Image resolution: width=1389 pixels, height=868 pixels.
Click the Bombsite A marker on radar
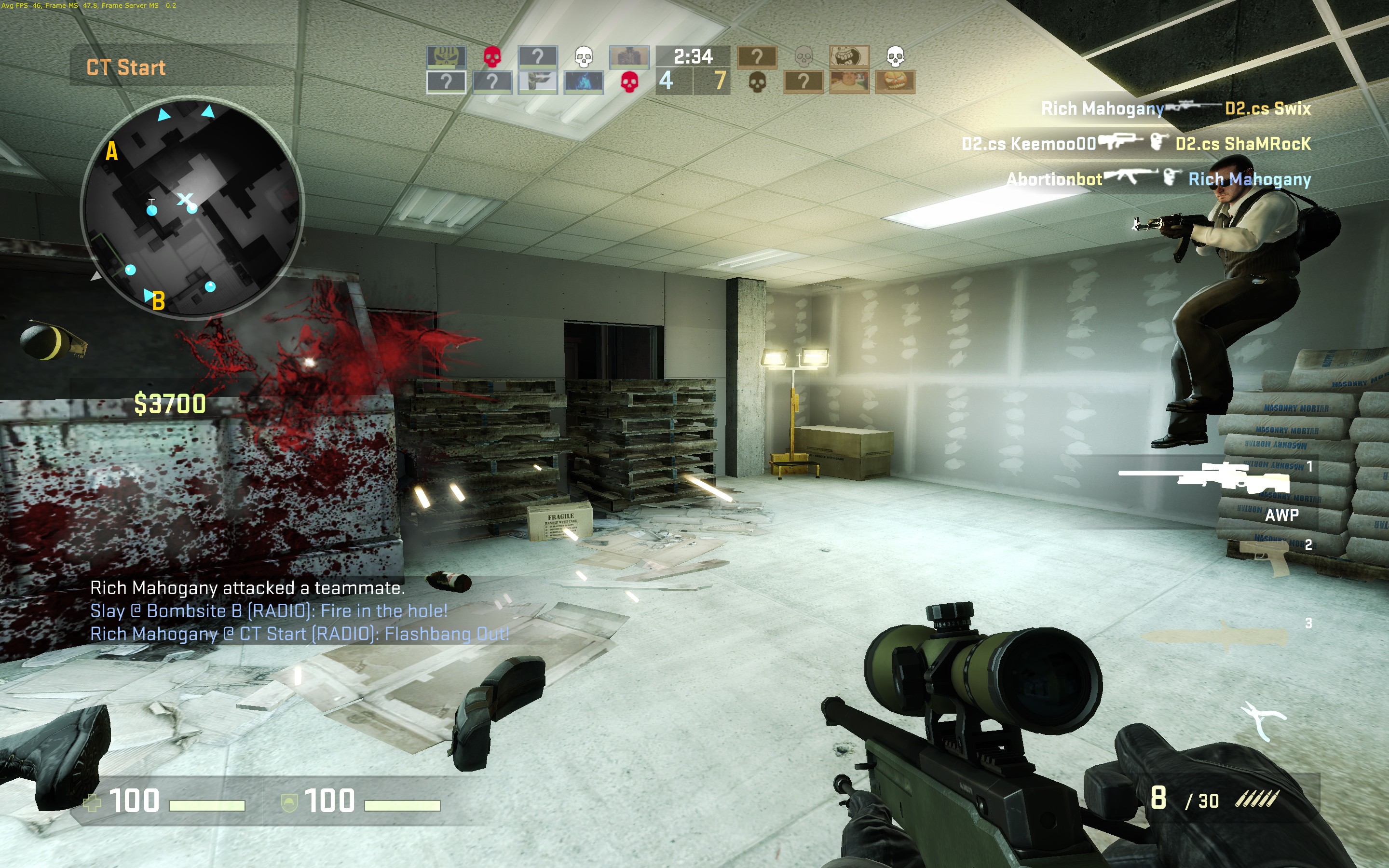(x=111, y=151)
